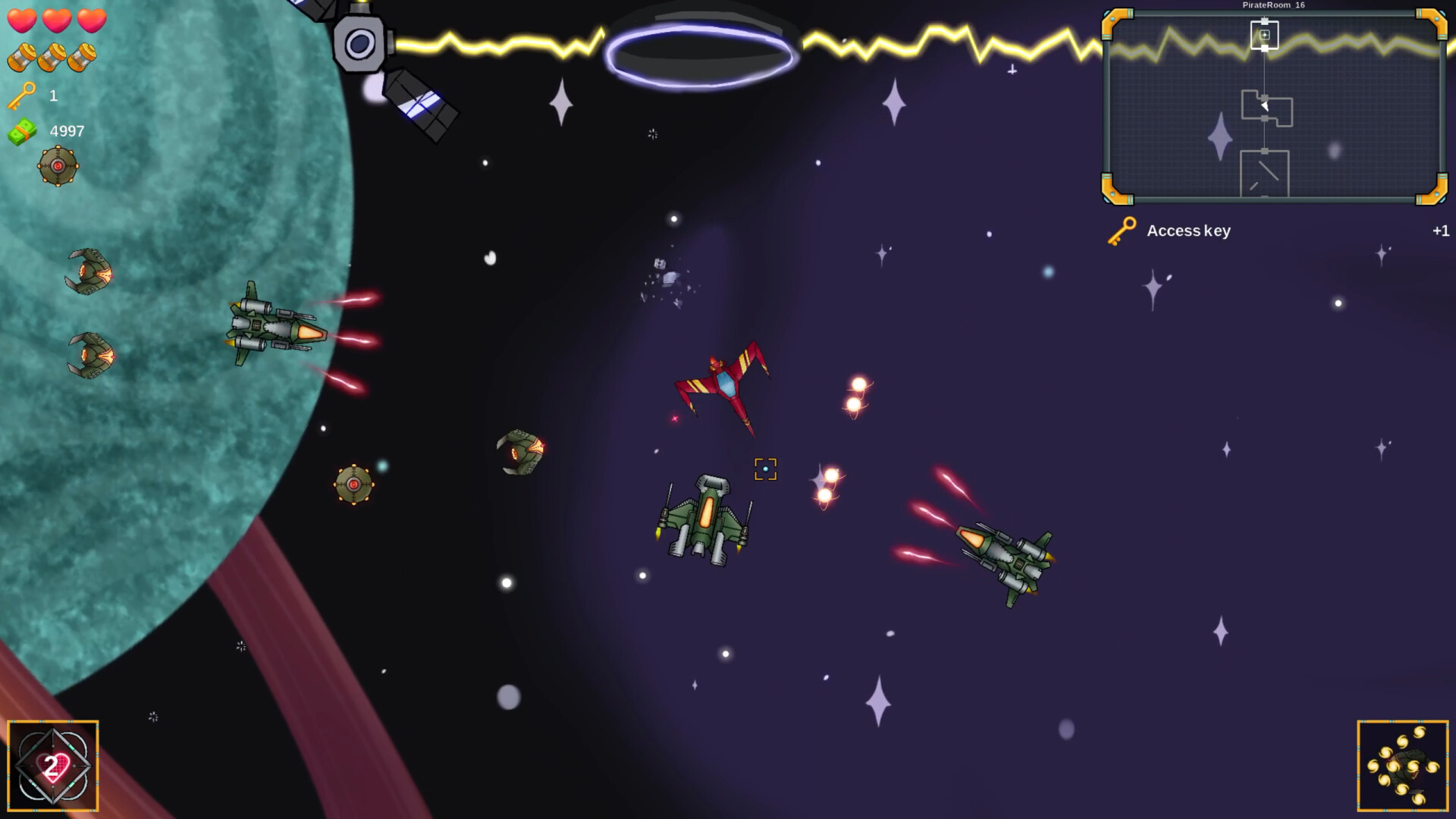Screen dimensions: 1456x819
Task: Select the glowing portal ring at the top
Action: (x=703, y=53)
